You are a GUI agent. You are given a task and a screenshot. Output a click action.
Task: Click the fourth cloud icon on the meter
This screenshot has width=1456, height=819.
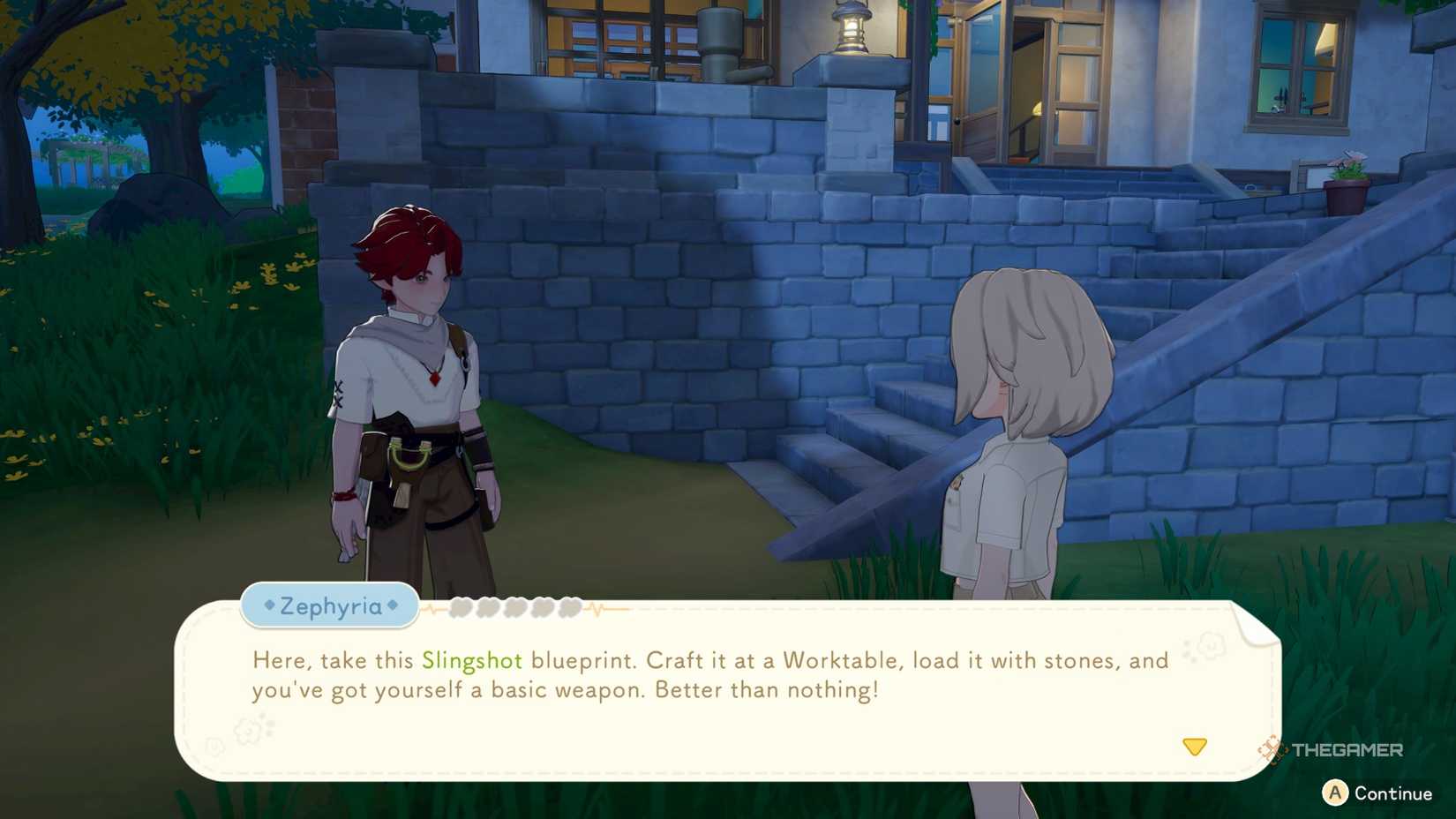pyautogui.click(x=544, y=609)
